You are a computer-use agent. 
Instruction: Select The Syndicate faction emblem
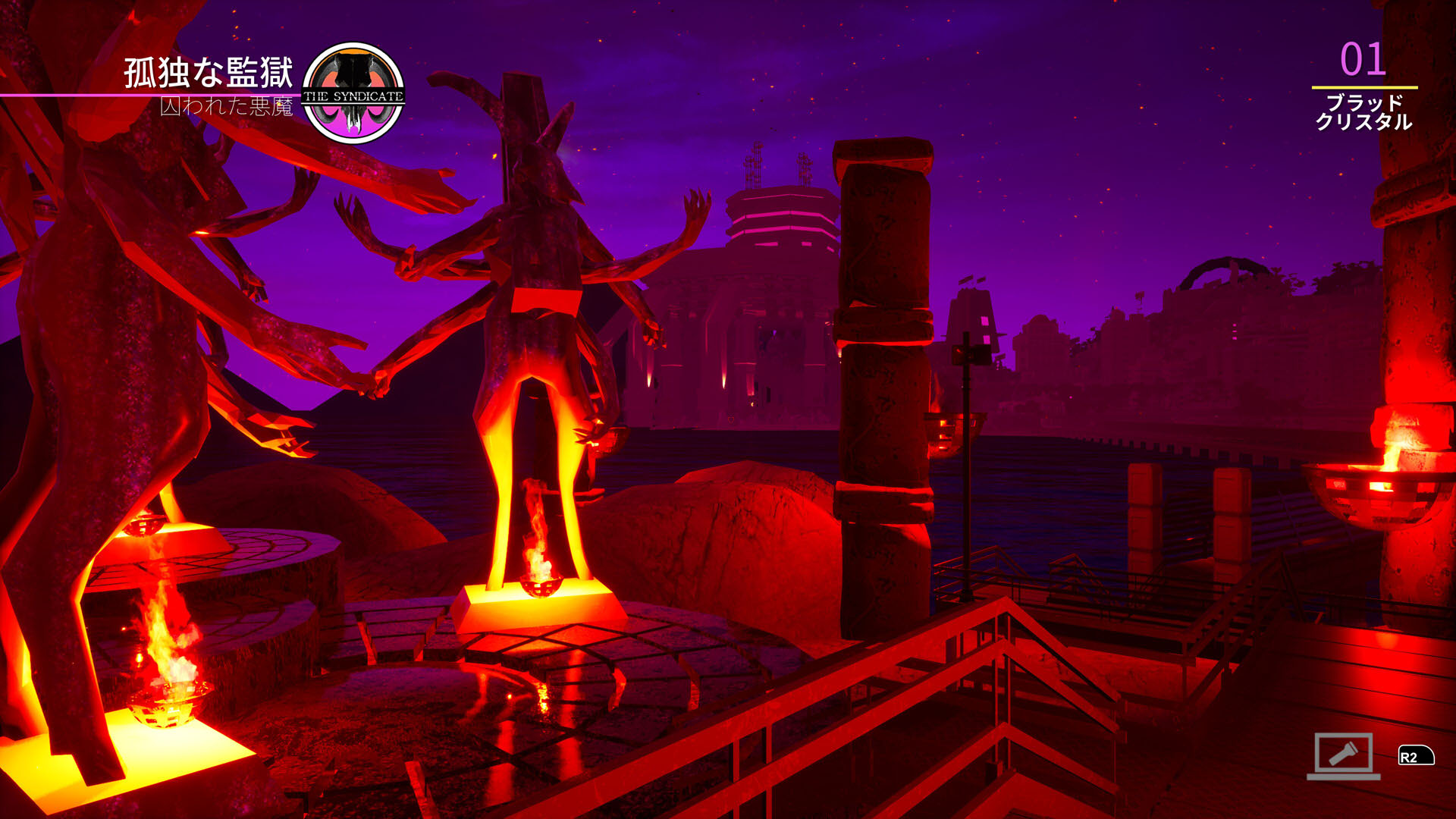click(x=353, y=93)
